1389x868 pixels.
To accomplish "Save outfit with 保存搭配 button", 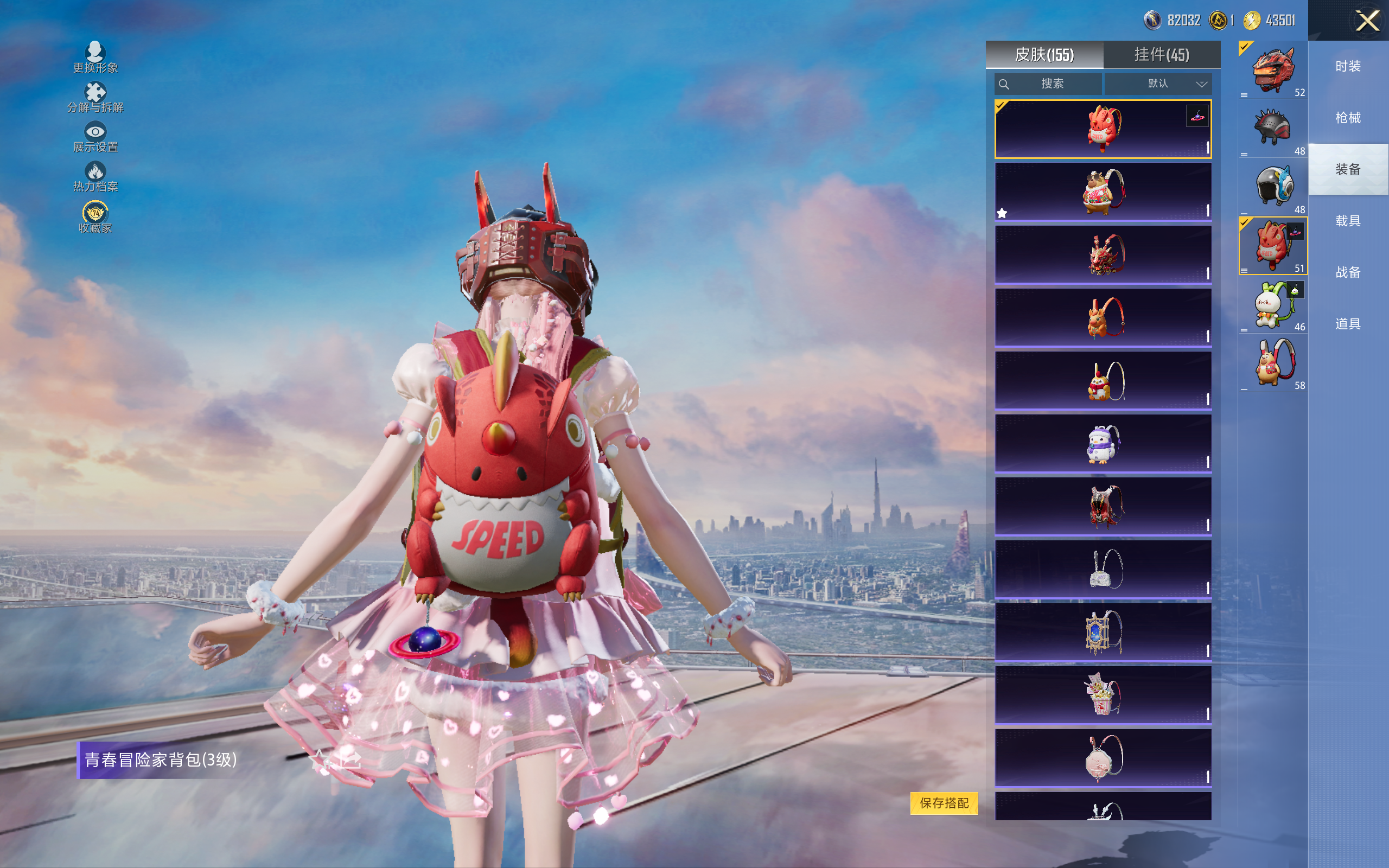I will [x=944, y=802].
